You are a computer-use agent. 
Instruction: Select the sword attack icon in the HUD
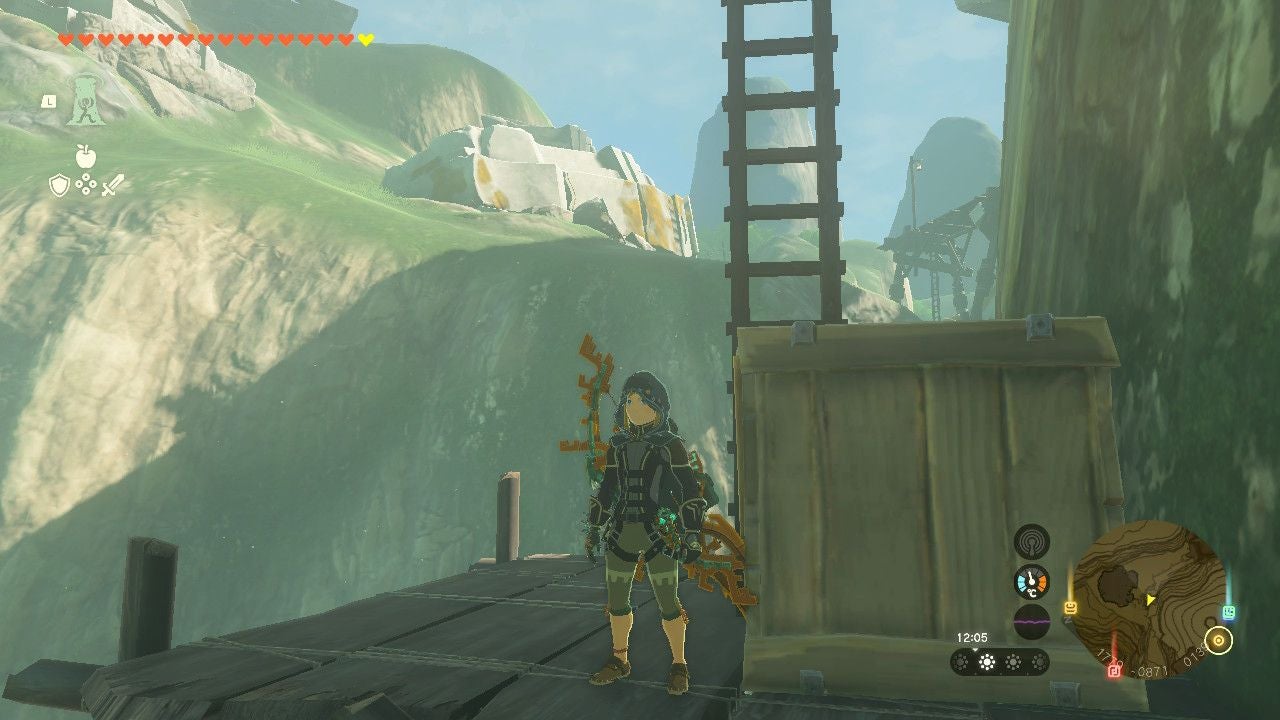113,185
